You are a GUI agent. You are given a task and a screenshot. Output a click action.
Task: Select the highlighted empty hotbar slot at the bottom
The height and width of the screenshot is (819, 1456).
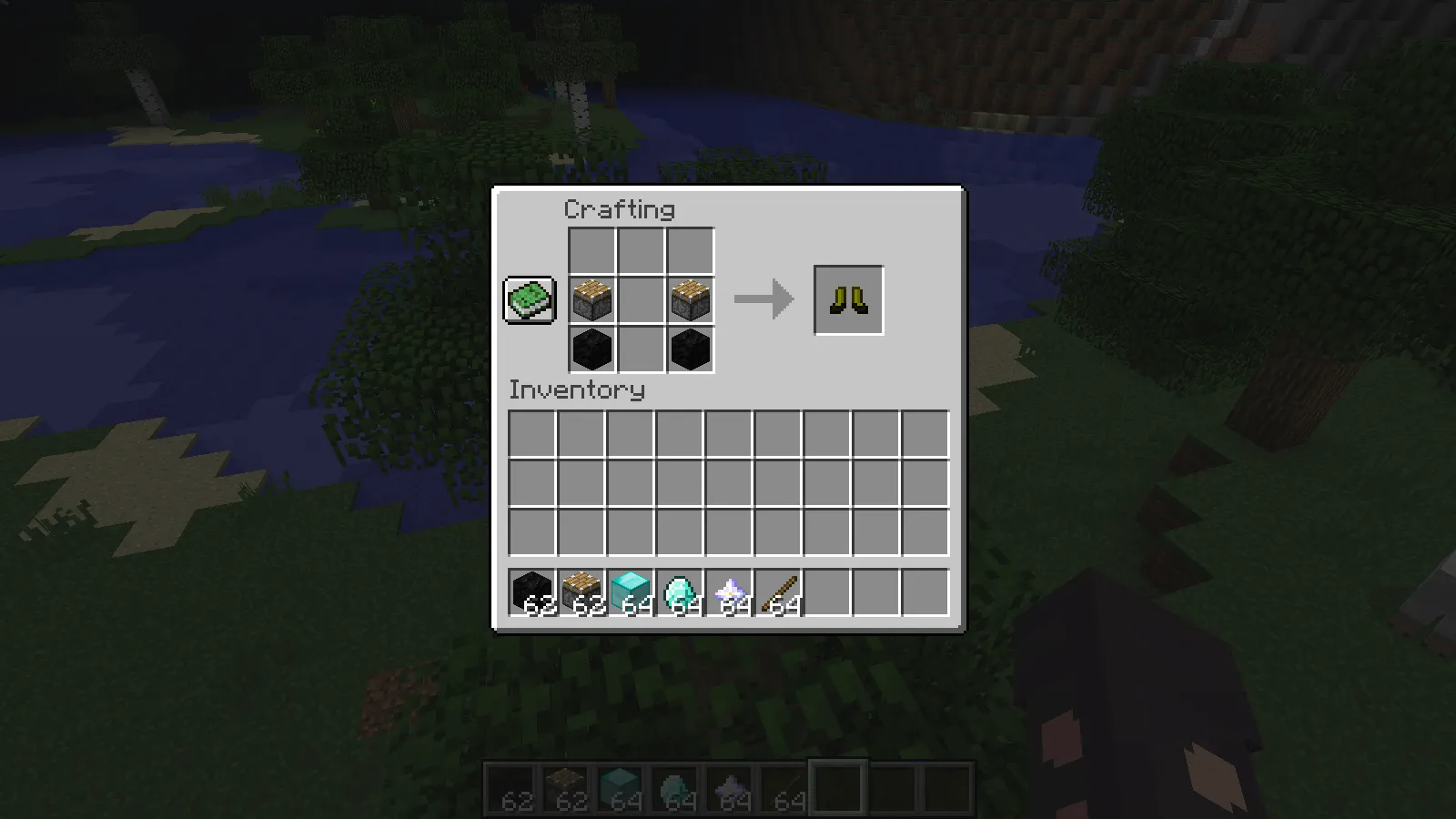pos(838,787)
